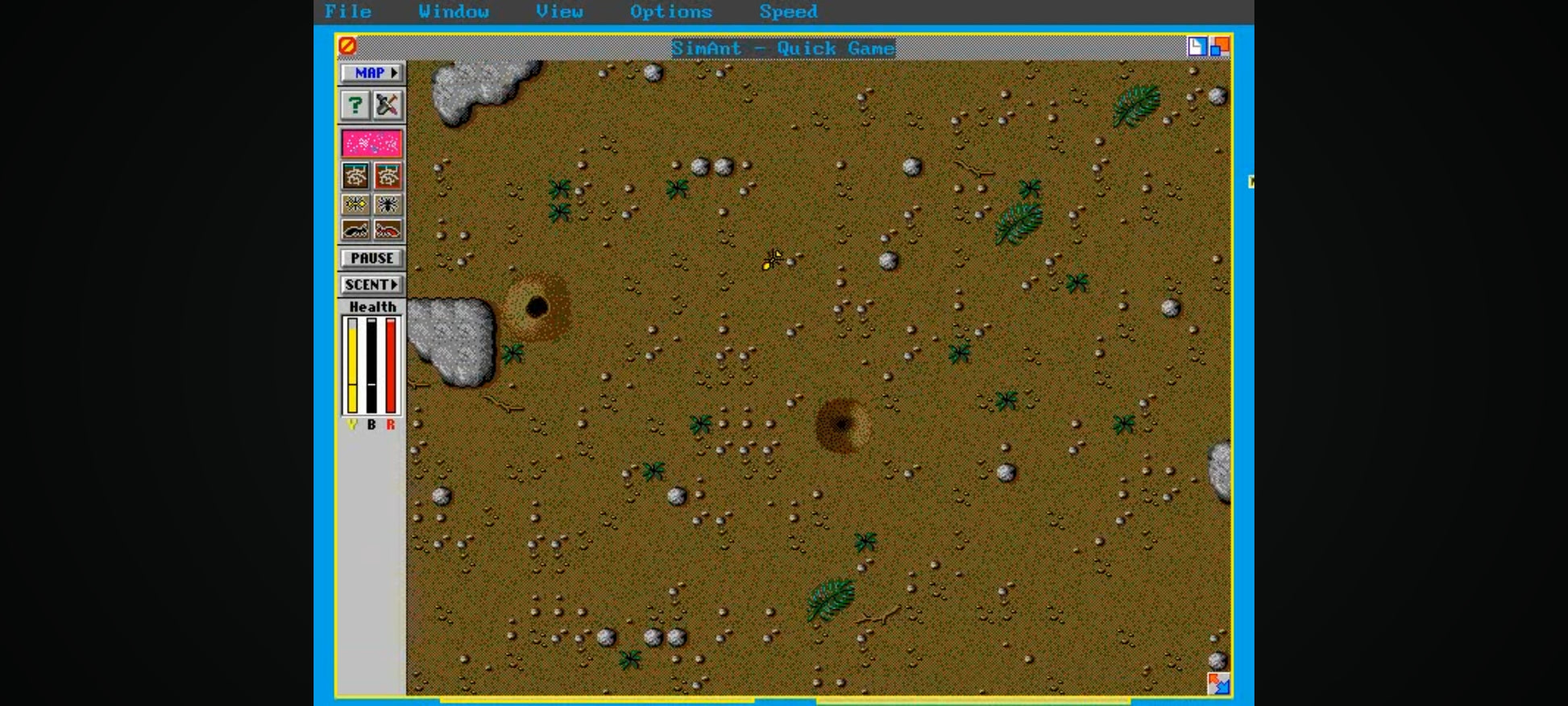1568x706 pixels.
Task: Open the Window menu
Action: click(x=453, y=11)
